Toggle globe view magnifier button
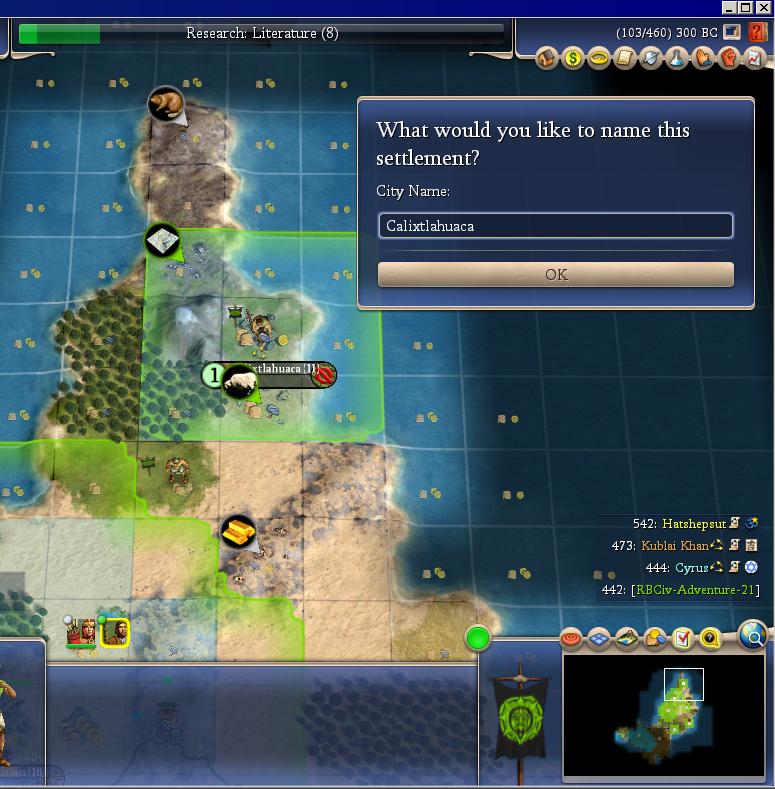This screenshot has height=789, width=775. [x=753, y=634]
